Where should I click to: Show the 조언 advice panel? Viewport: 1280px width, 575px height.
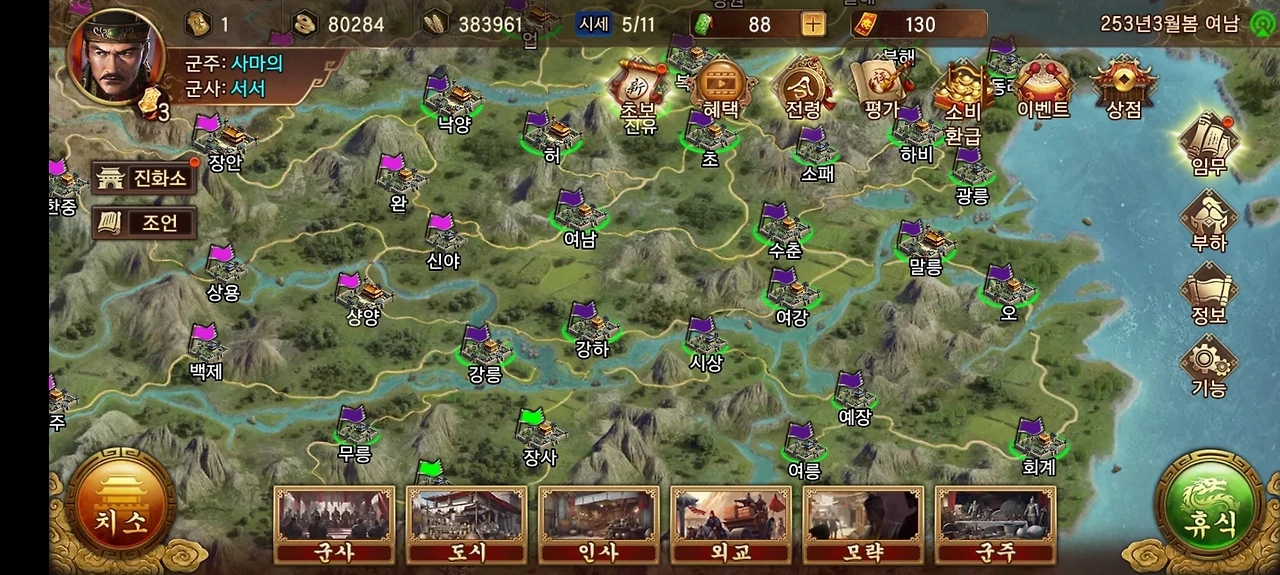click(x=144, y=223)
